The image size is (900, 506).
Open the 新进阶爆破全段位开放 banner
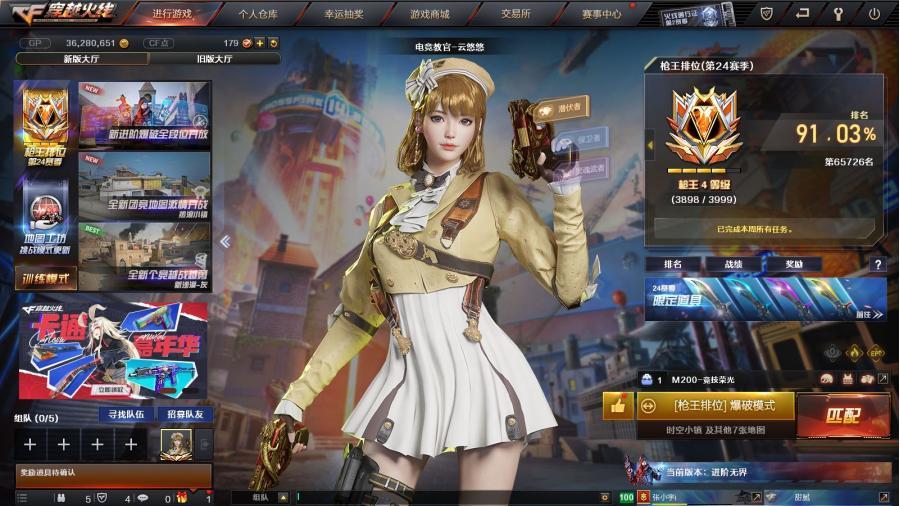[145, 114]
